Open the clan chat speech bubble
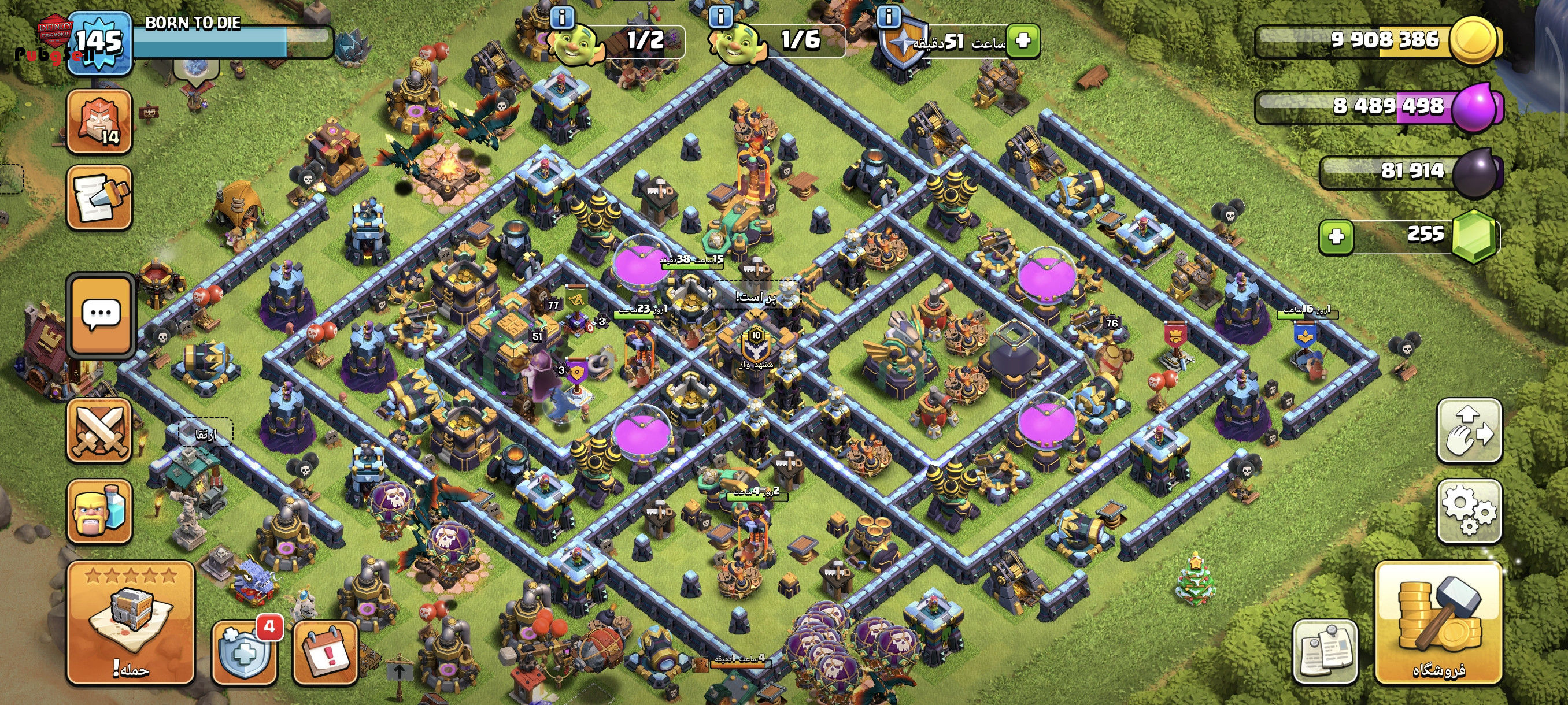This screenshot has width=1568, height=705. tap(101, 314)
